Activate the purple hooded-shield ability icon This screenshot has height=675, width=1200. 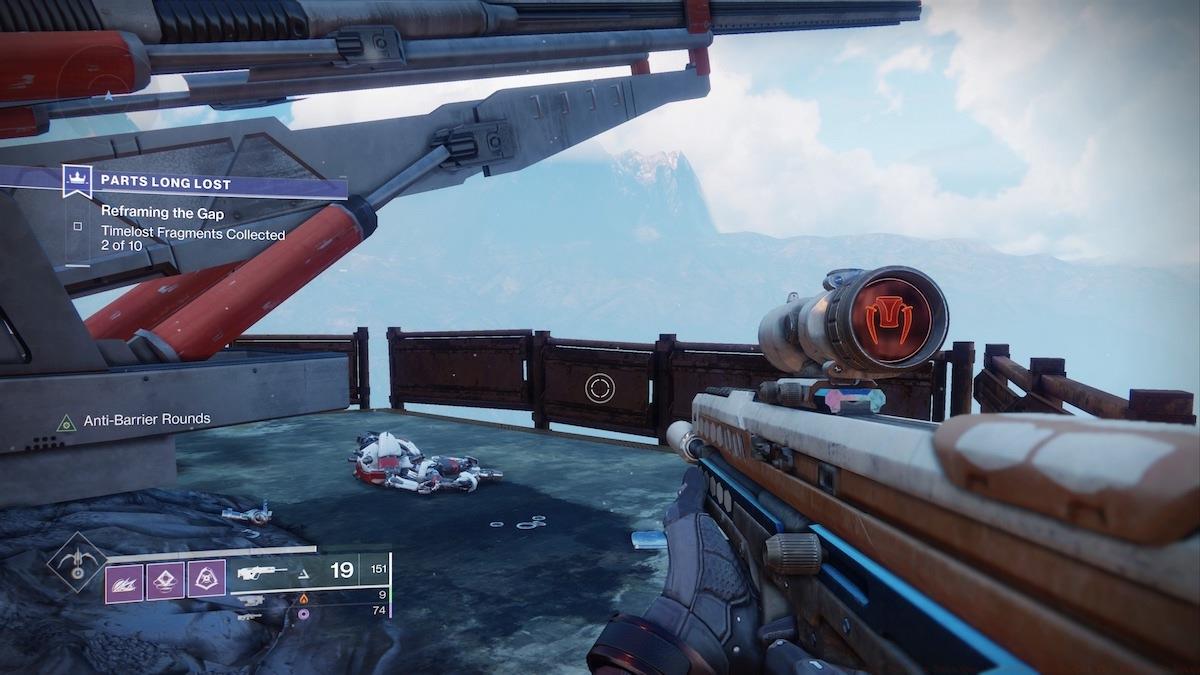(206, 579)
